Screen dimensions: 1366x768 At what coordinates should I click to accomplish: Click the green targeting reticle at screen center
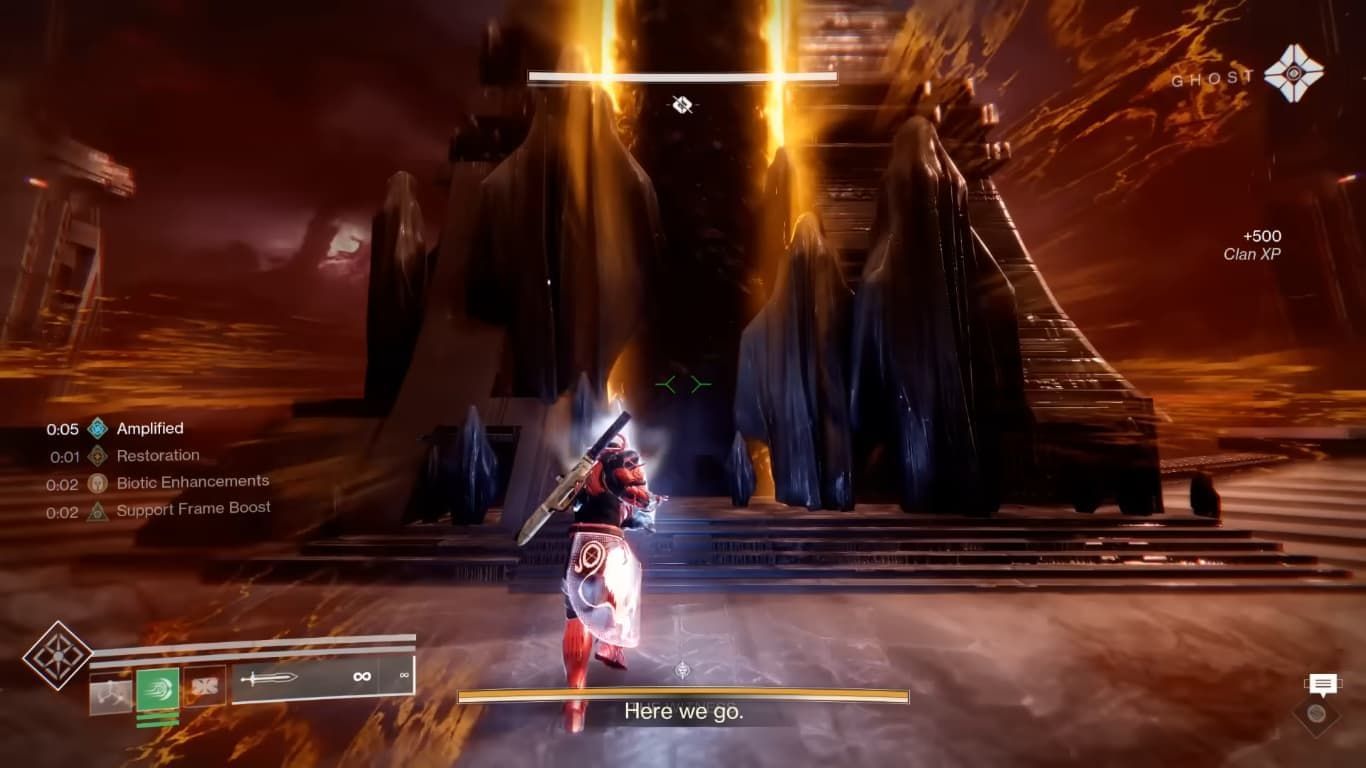click(683, 383)
